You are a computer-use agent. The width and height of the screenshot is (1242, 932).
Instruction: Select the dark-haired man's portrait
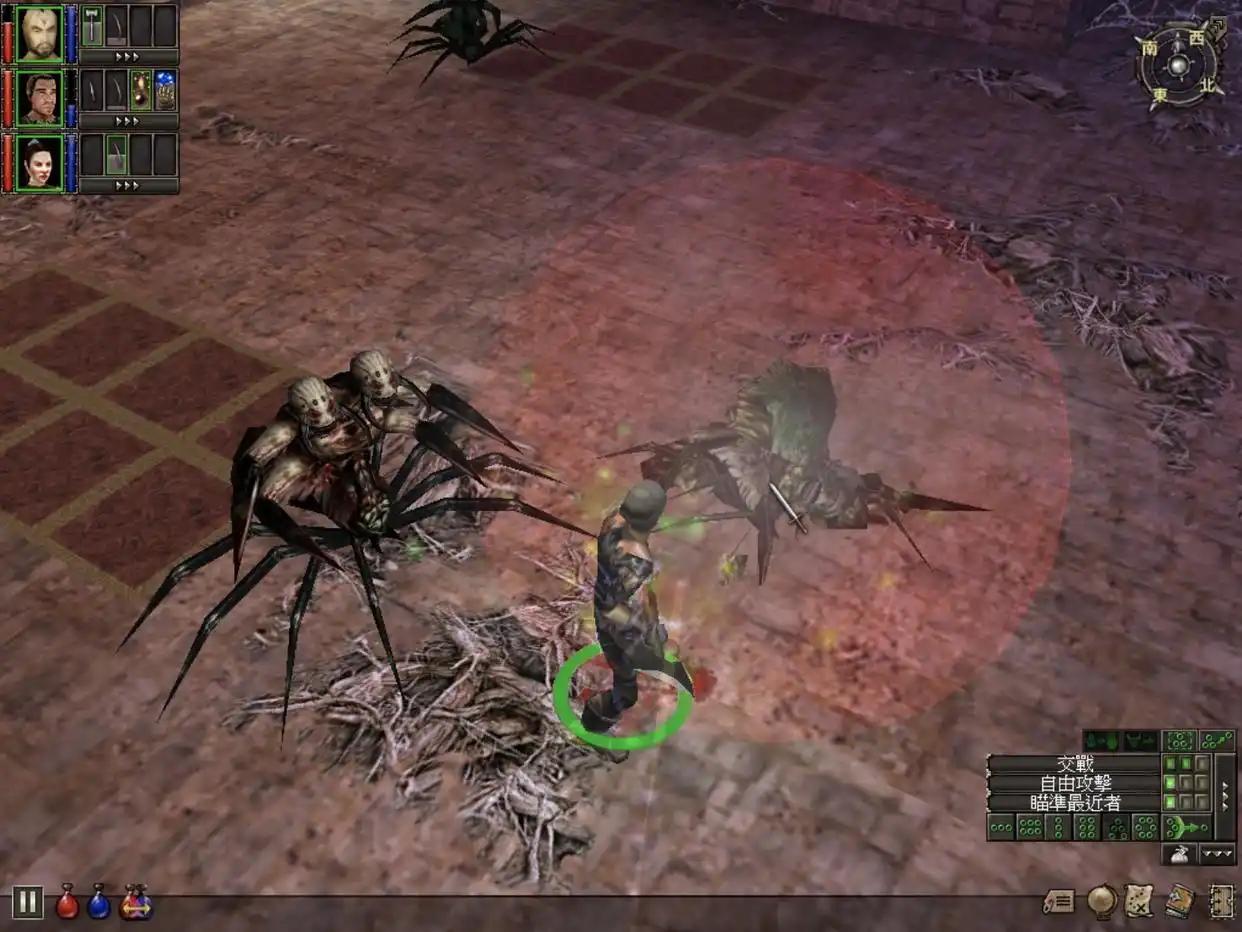tap(39, 97)
